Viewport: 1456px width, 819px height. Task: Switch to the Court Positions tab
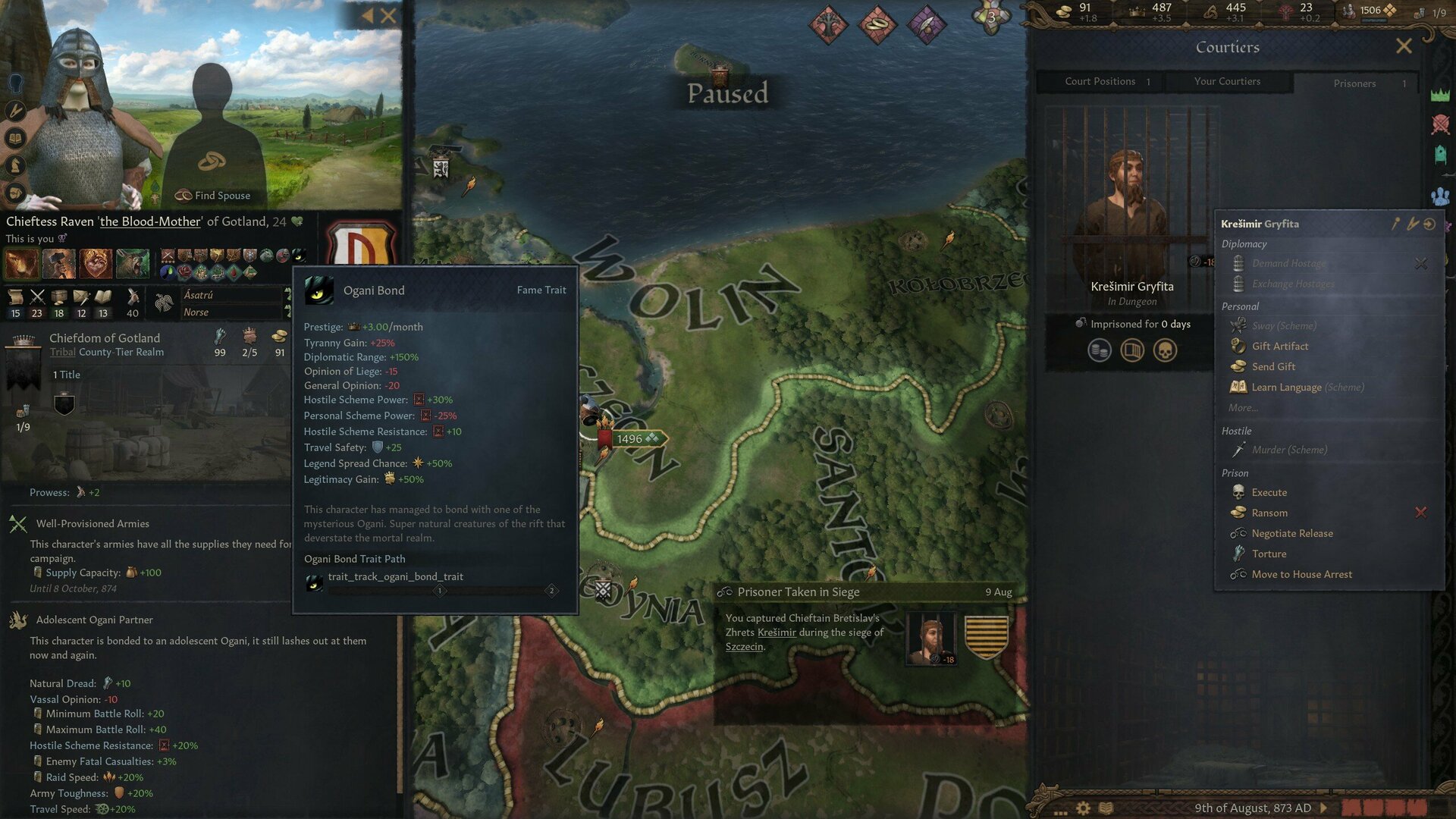click(x=1100, y=81)
